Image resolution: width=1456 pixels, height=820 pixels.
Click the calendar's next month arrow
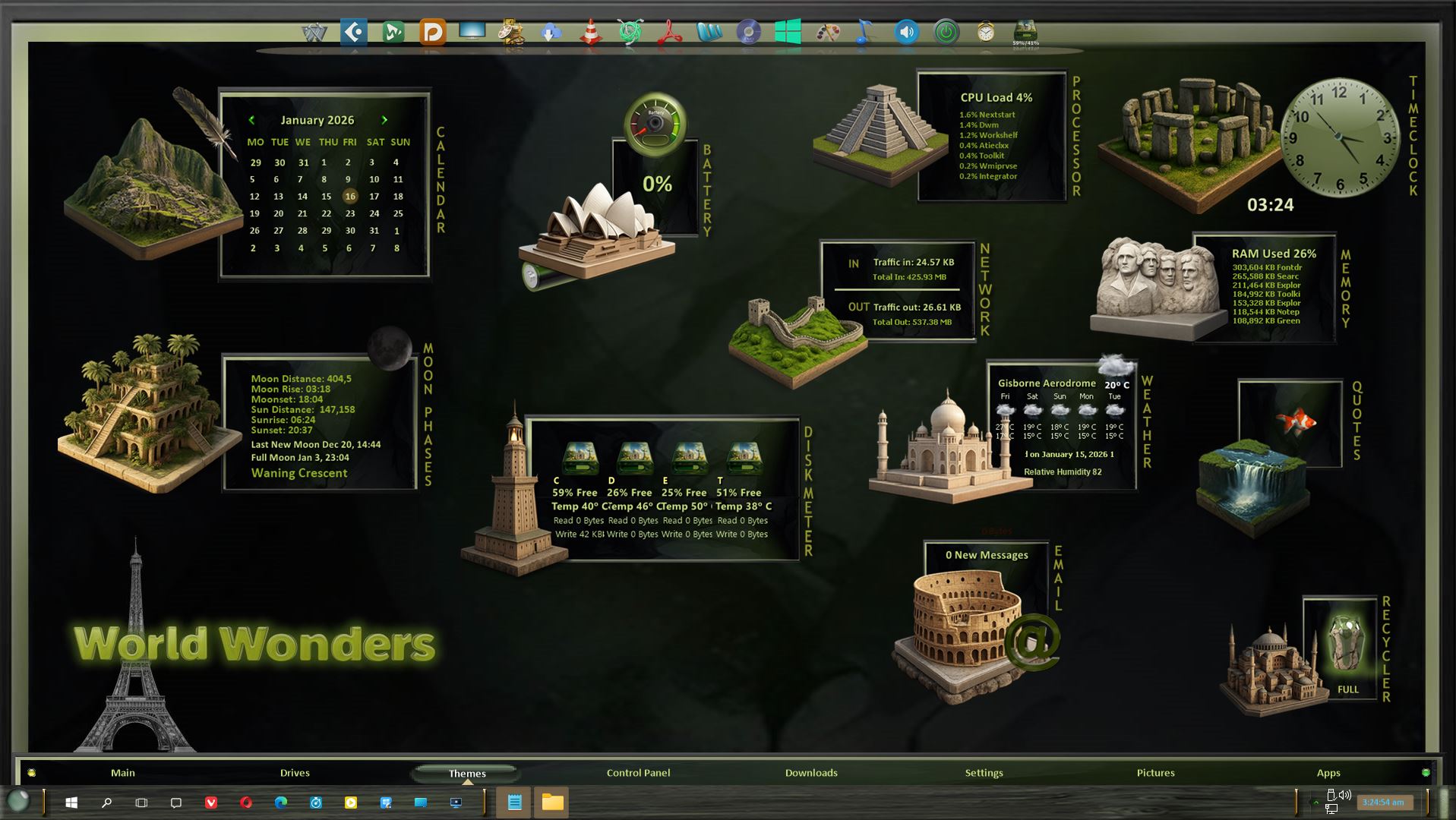click(x=384, y=120)
